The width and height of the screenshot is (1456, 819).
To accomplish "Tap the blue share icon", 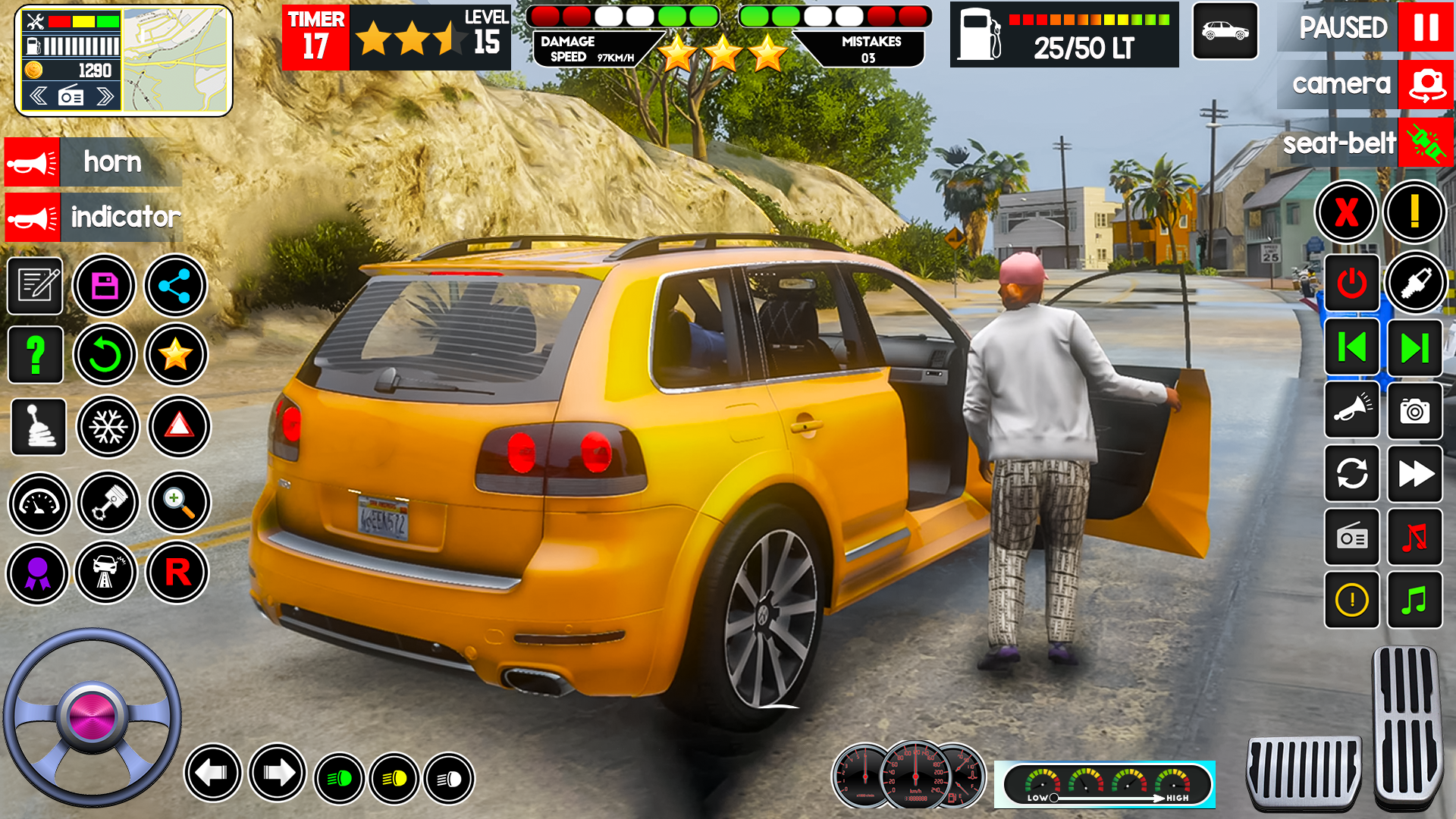I will (175, 286).
